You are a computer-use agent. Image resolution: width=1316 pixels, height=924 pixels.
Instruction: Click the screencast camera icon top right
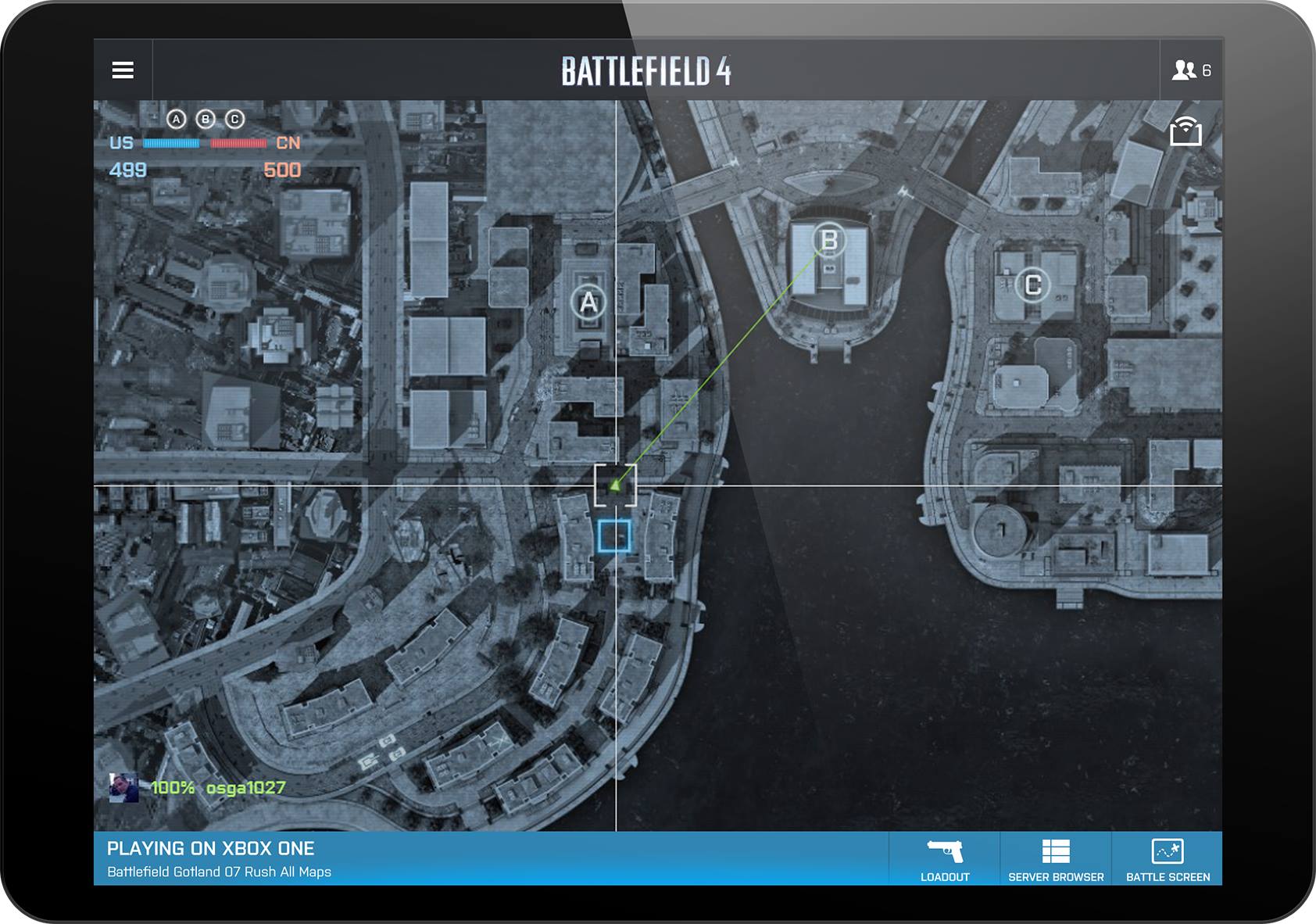1187,133
